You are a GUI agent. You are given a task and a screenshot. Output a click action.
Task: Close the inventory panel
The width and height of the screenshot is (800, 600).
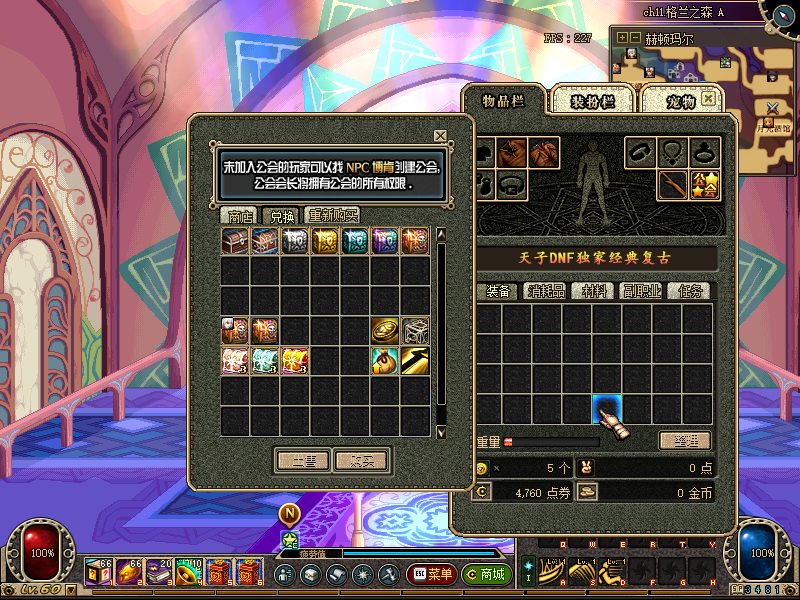(x=709, y=98)
